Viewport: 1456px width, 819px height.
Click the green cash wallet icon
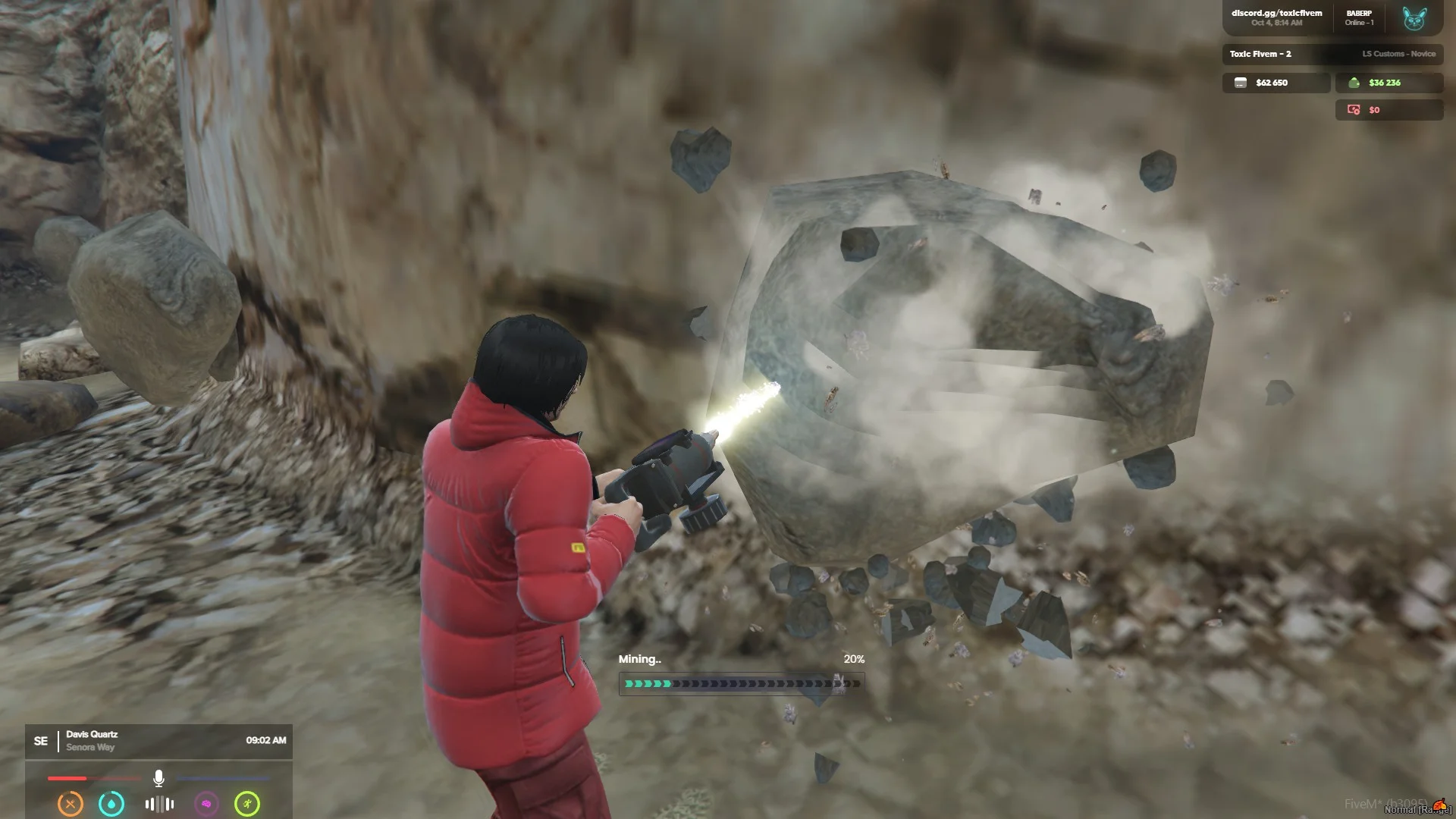(1354, 83)
